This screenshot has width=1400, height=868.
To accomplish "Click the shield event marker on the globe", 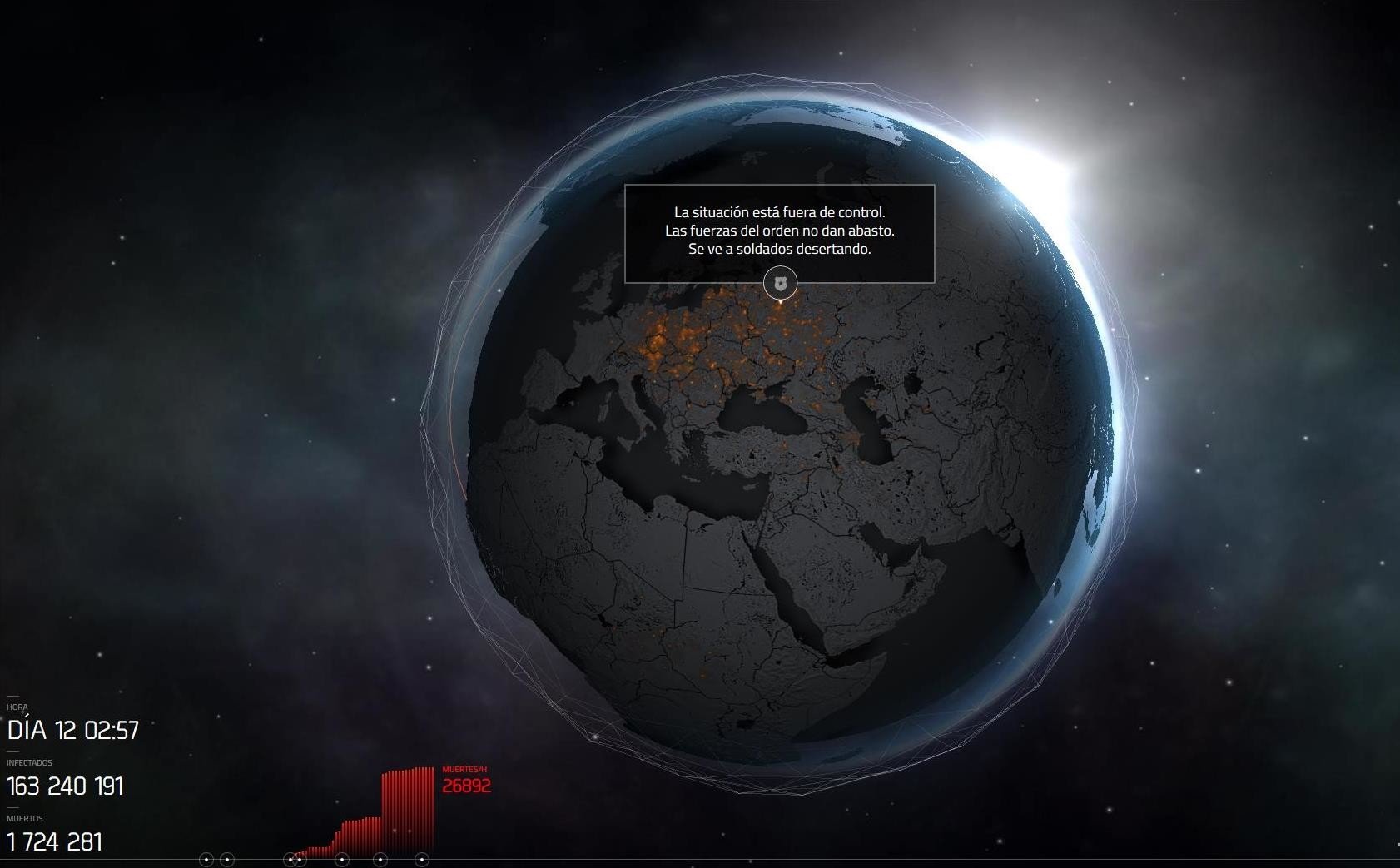I will point(780,284).
